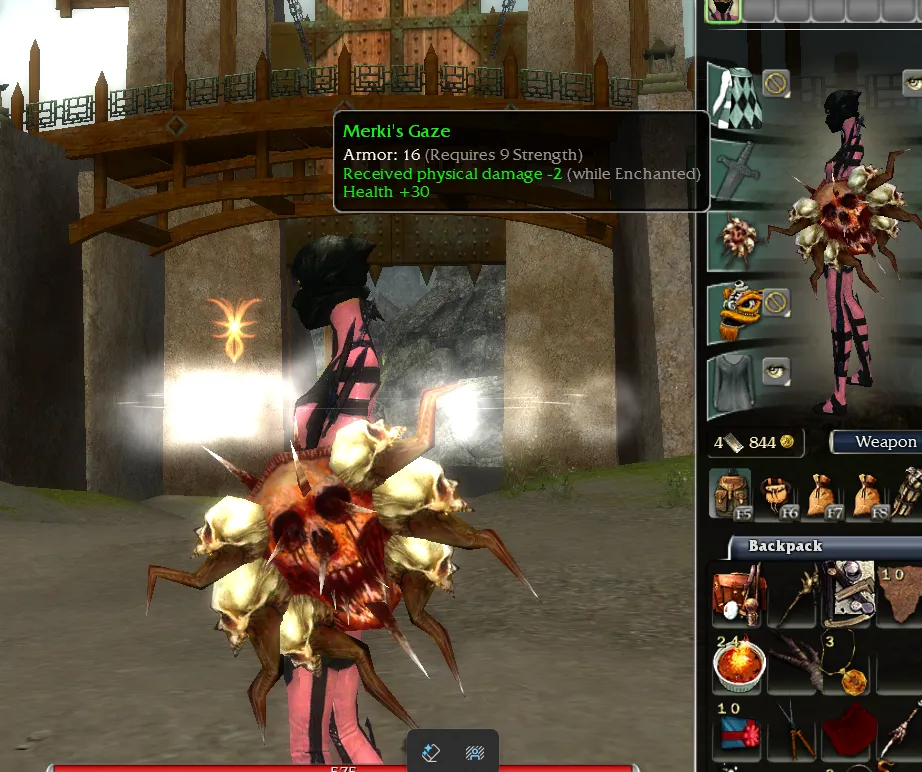Open the Weapon set selector
The width and height of the screenshot is (922, 772).
pos(878,442)
